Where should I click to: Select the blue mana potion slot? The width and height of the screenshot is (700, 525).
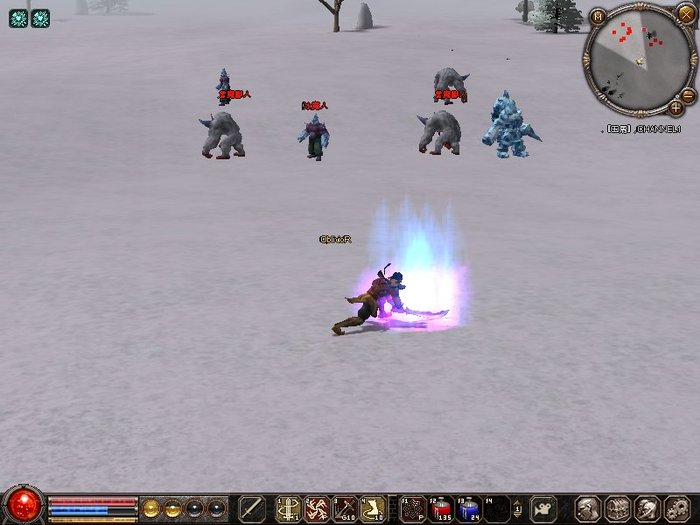469,508
